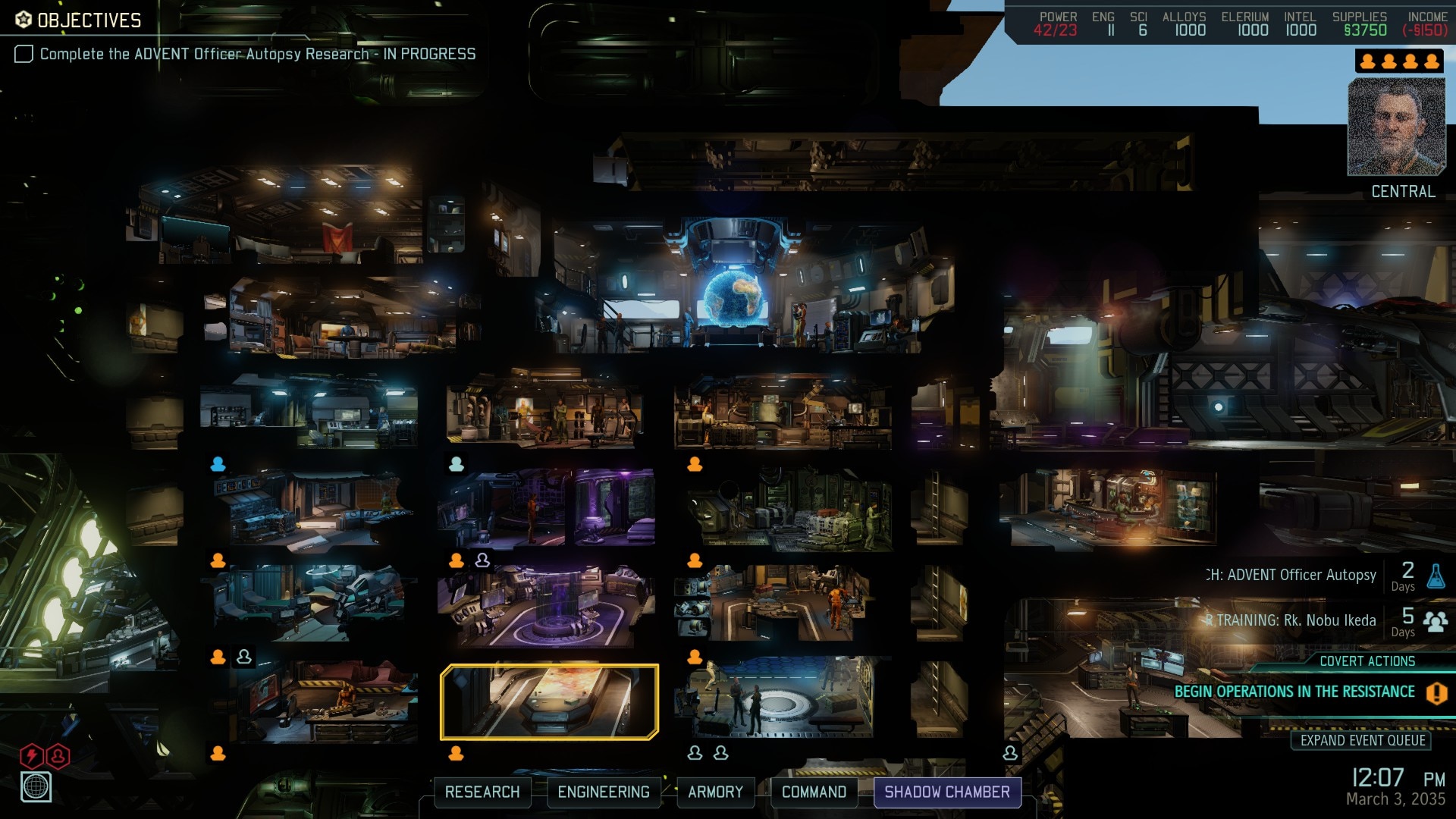The image size is (1456, 819).
Task: Begin Operations in the Resistance covert action
Action: click(1294, 692)
